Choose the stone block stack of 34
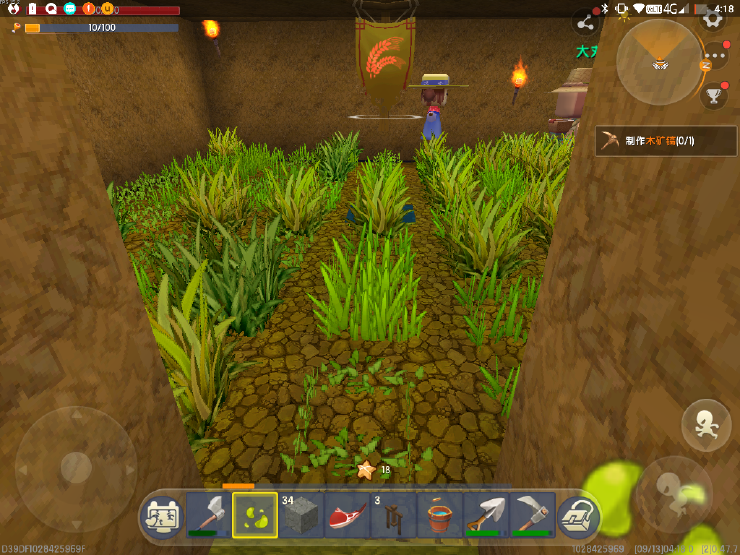The height and width of the screenshot is (555, 740). coord(301,514)
